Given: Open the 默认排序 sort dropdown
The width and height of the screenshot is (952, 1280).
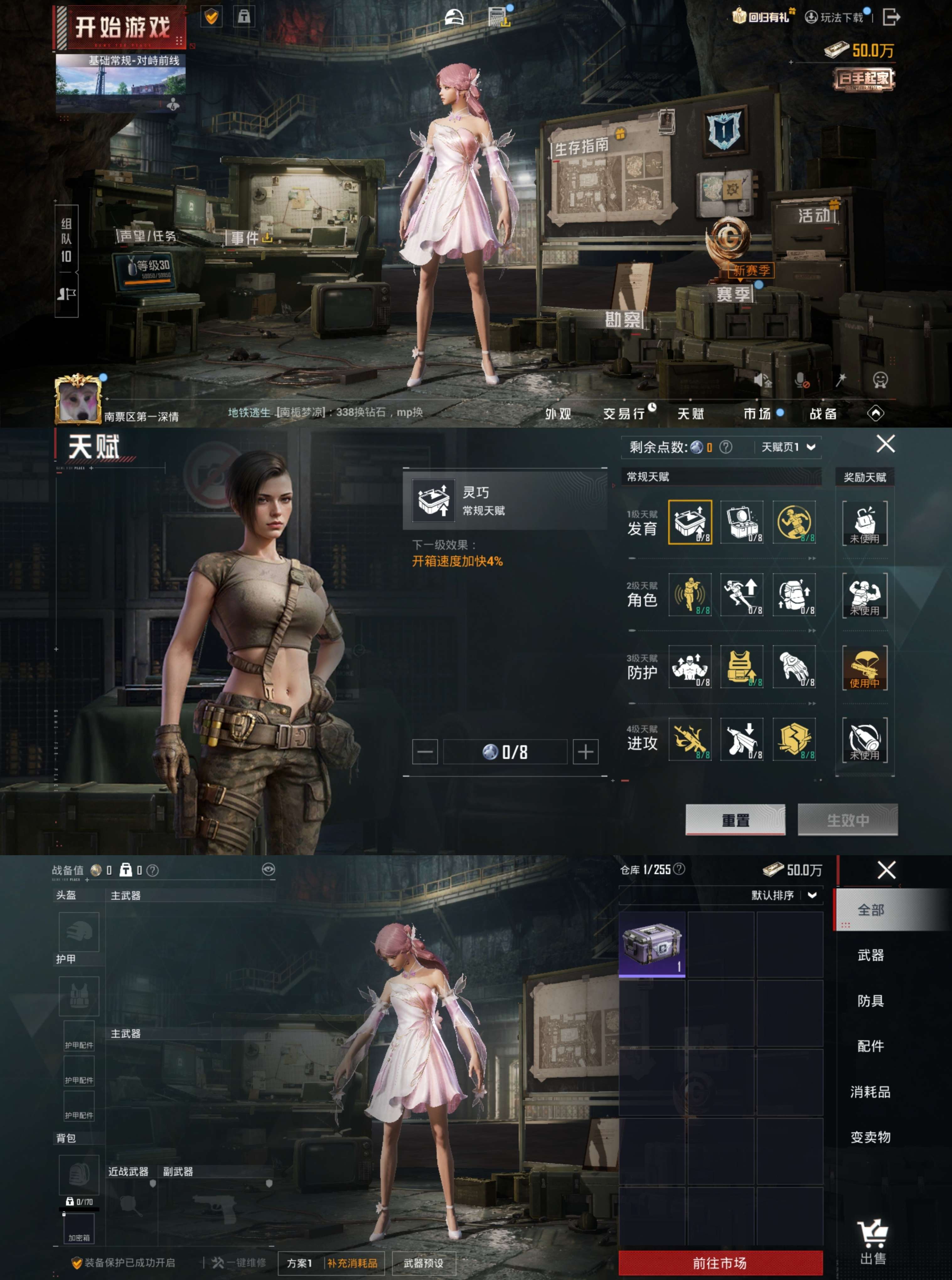Looking at the screenshot, I should (784, 895).
